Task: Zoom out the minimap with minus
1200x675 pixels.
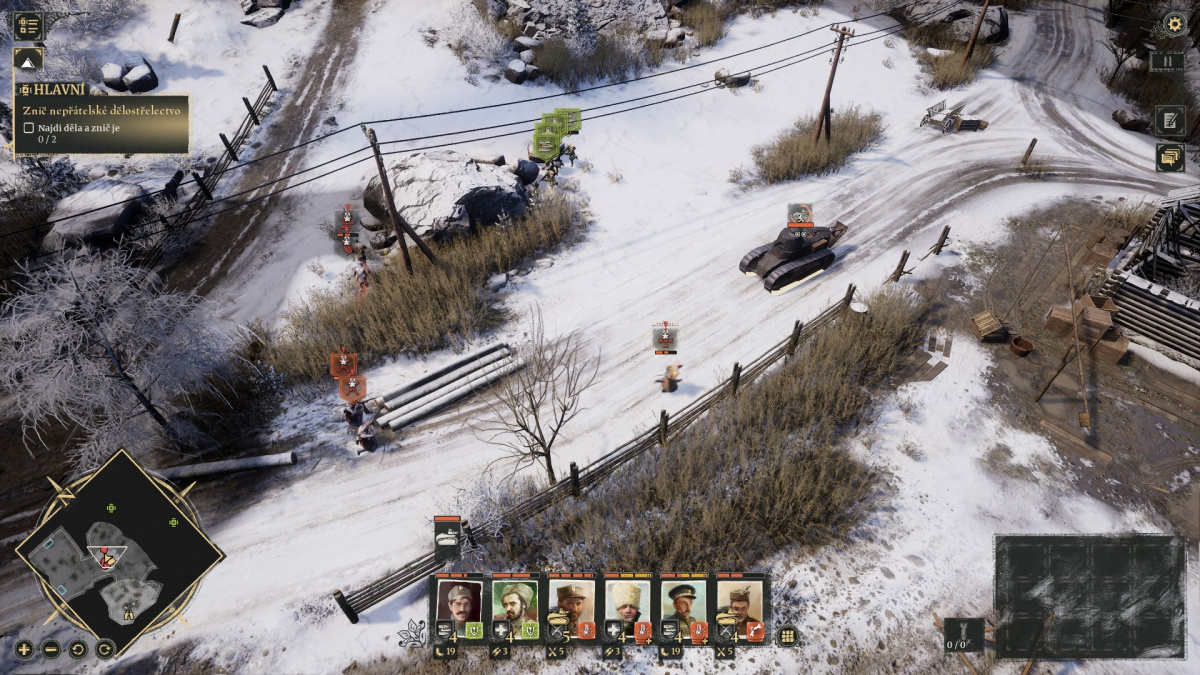Action: 51,649
